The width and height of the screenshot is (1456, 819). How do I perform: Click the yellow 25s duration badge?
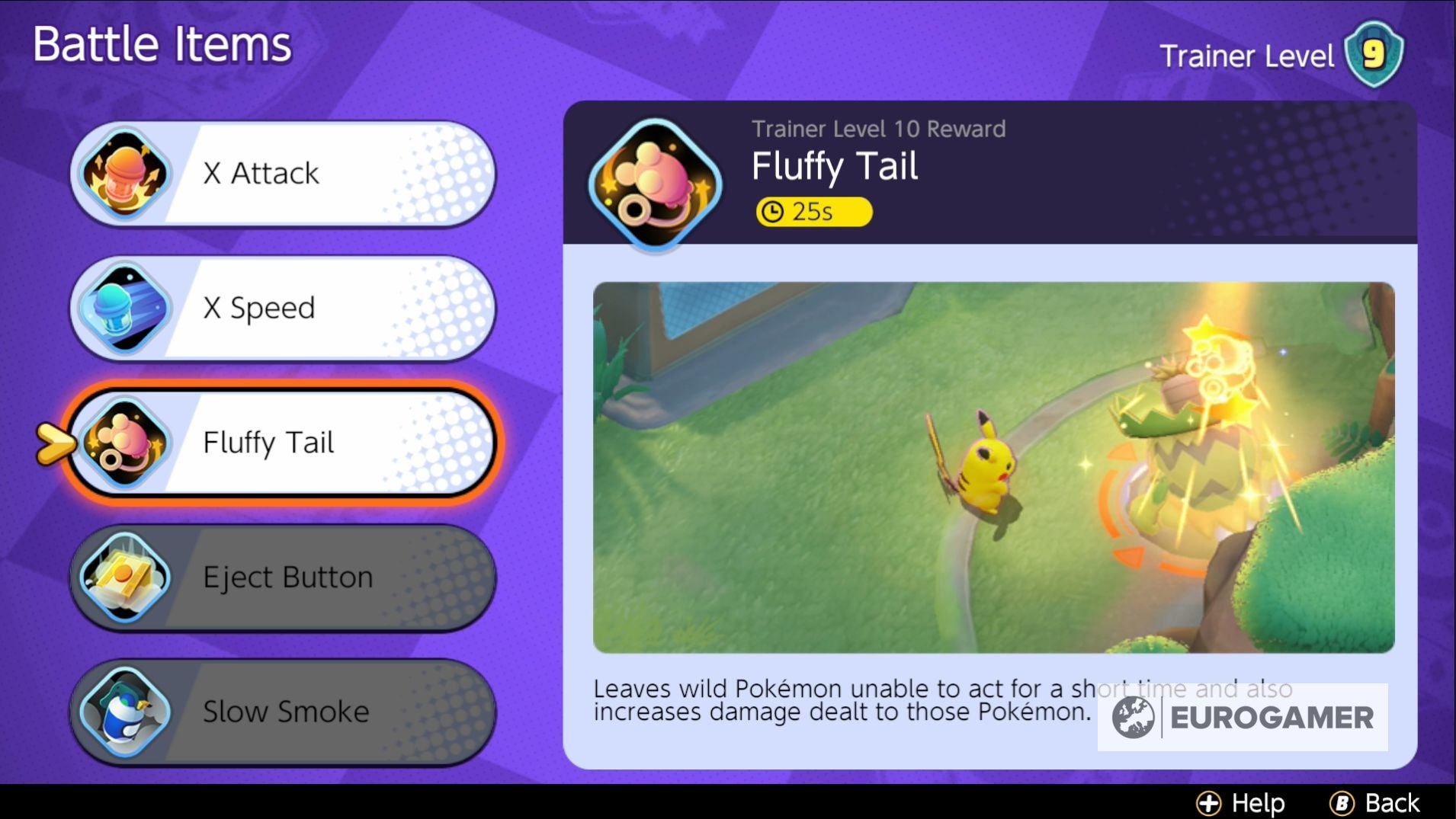click(813, 212)
